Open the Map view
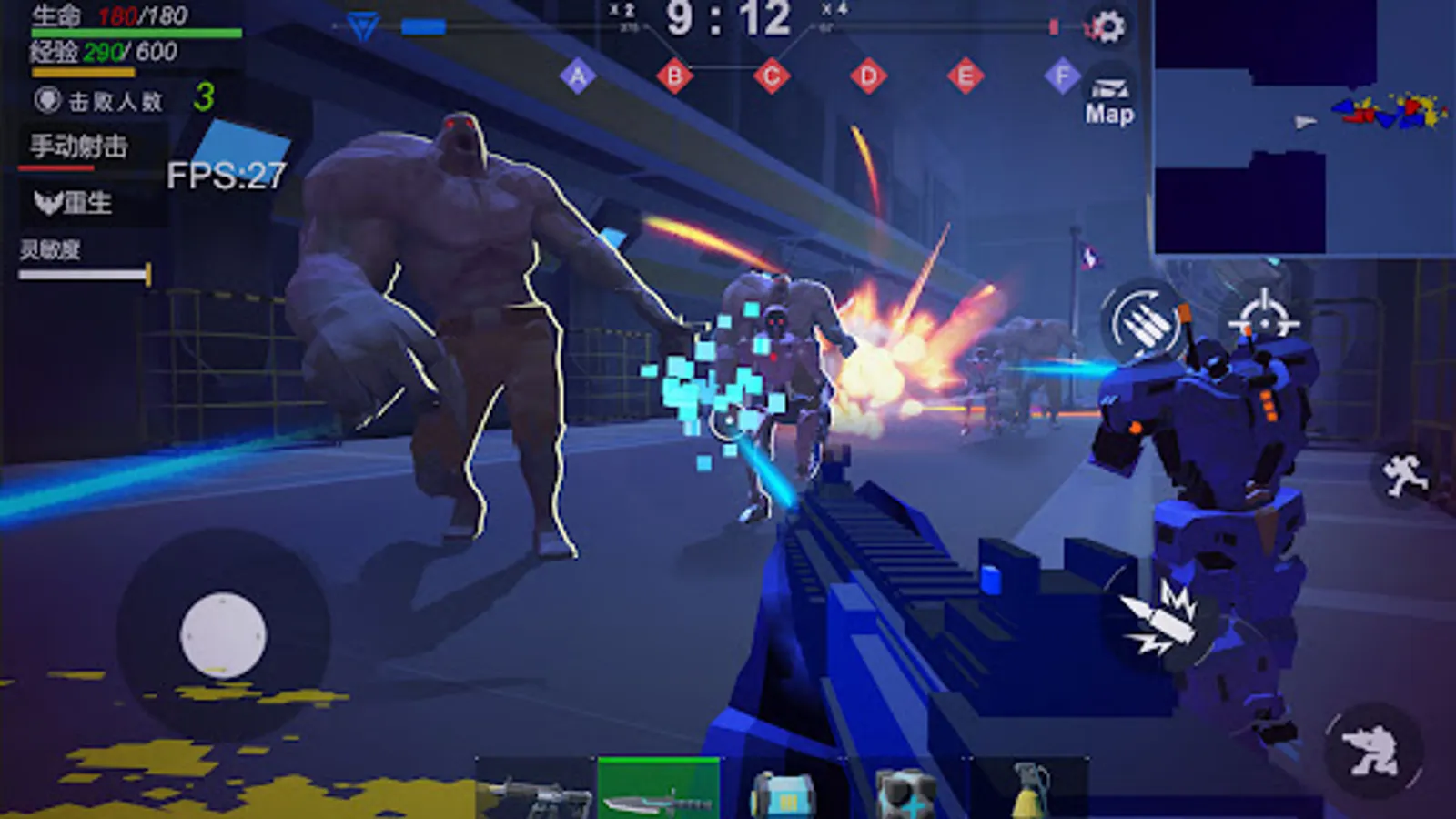 coord(1108,98)
